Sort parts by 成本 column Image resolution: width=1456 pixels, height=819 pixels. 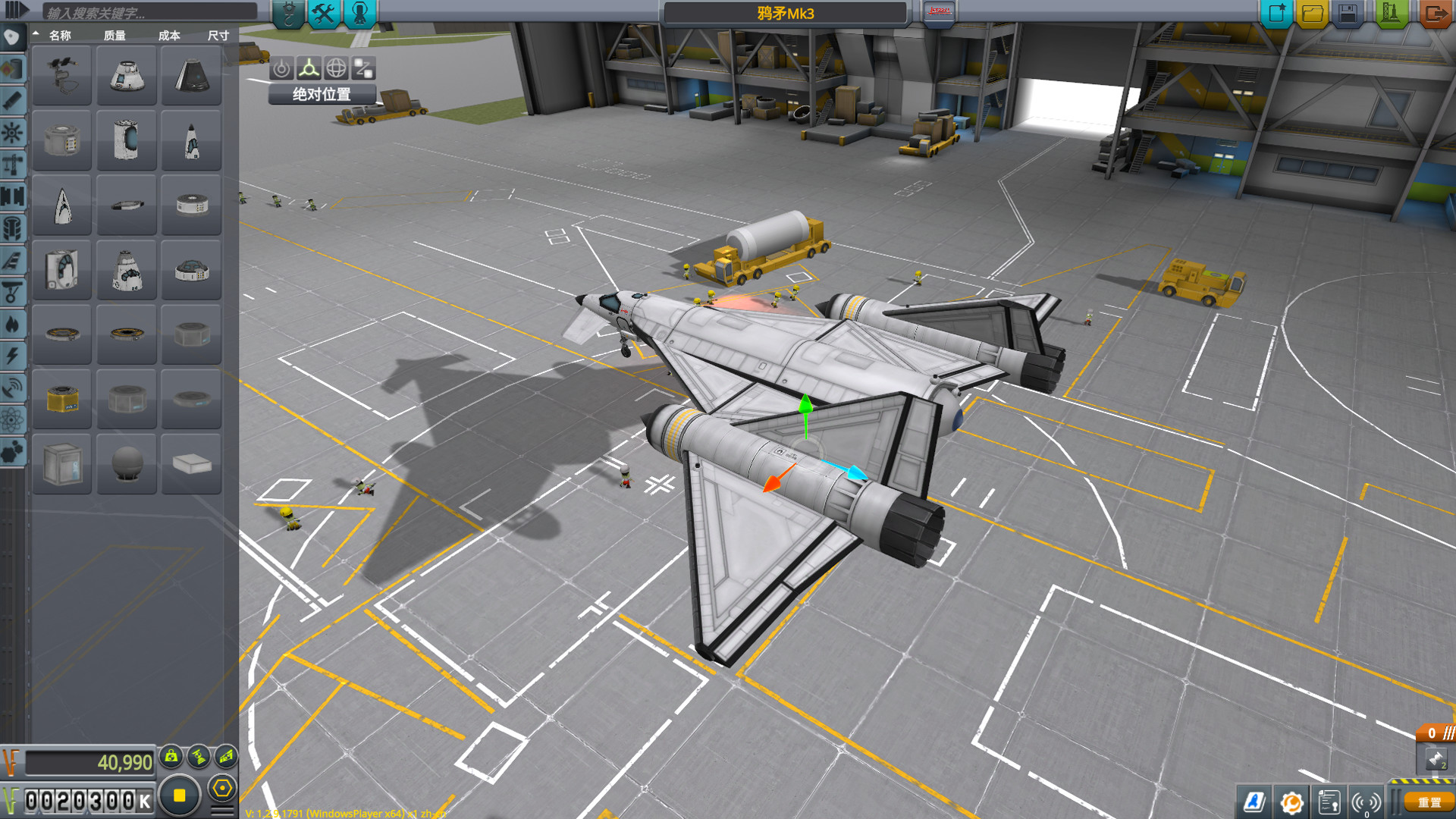pos(169,35)
